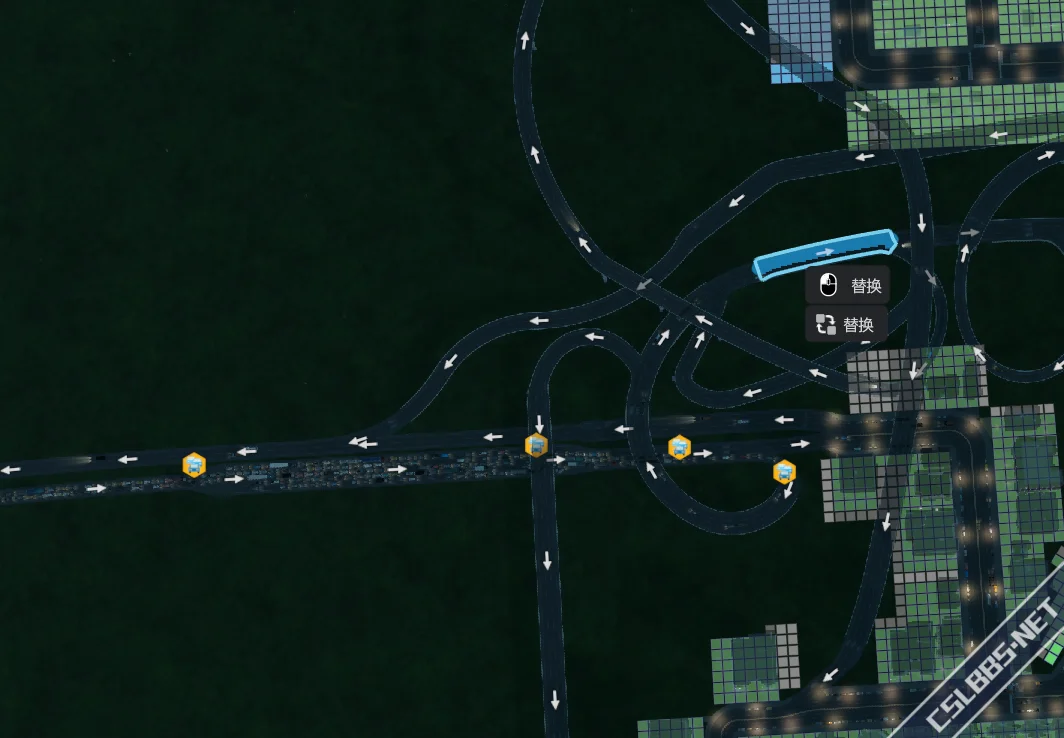Image resolution: width=1064 pixels, height=738 pixels.
Task: Click the bus warning marker at the vertical road junction
Action: [x=537, y=445]
